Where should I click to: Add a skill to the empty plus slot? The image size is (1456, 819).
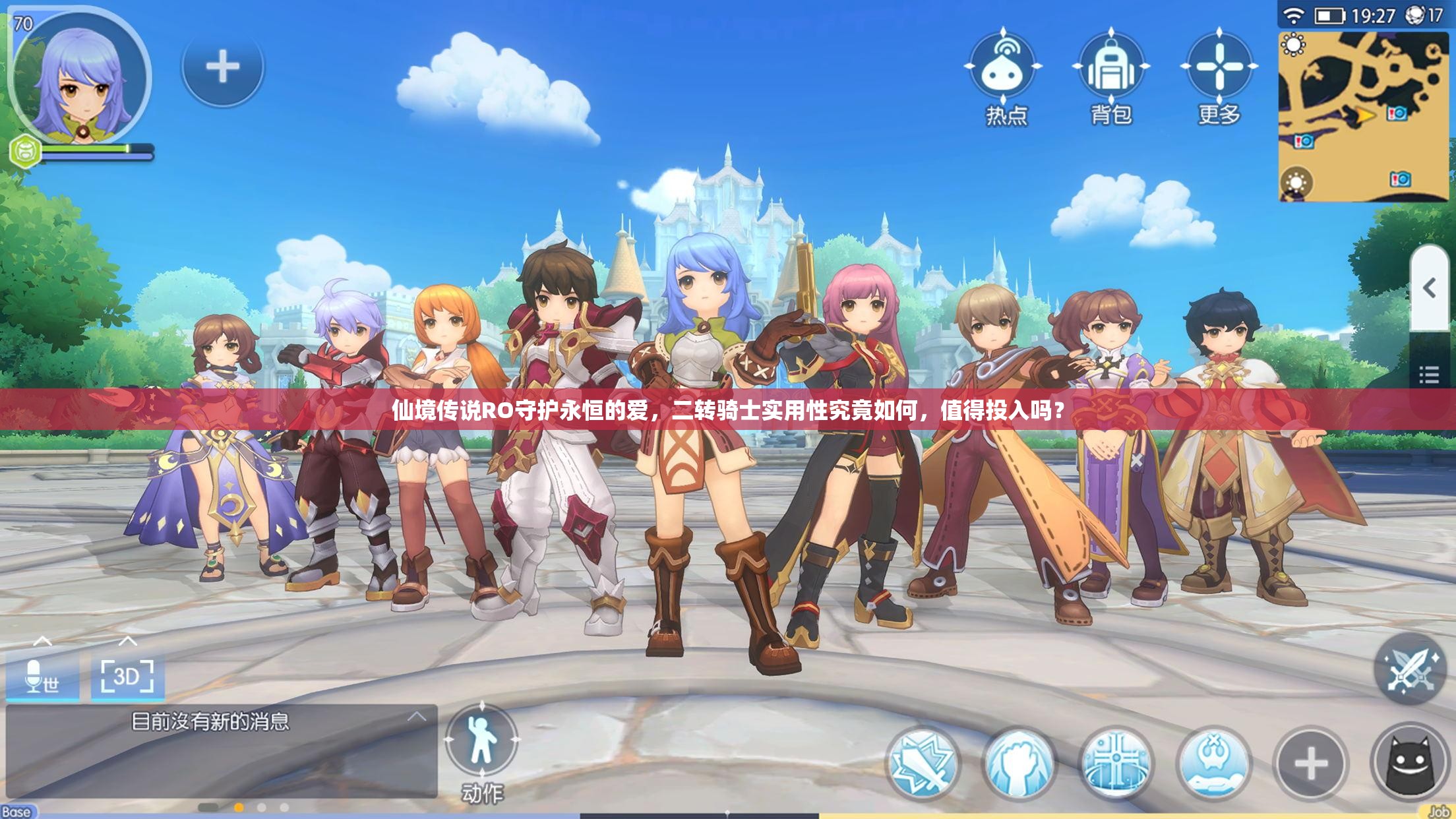tap(1310, 764)
